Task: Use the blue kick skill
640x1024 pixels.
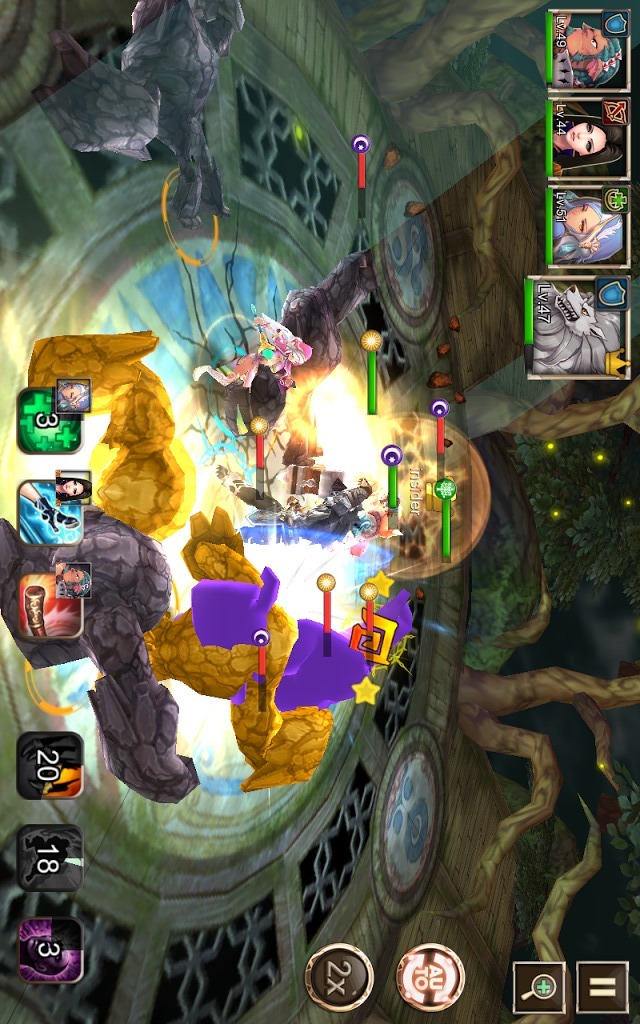Action: tap(49, 511)
